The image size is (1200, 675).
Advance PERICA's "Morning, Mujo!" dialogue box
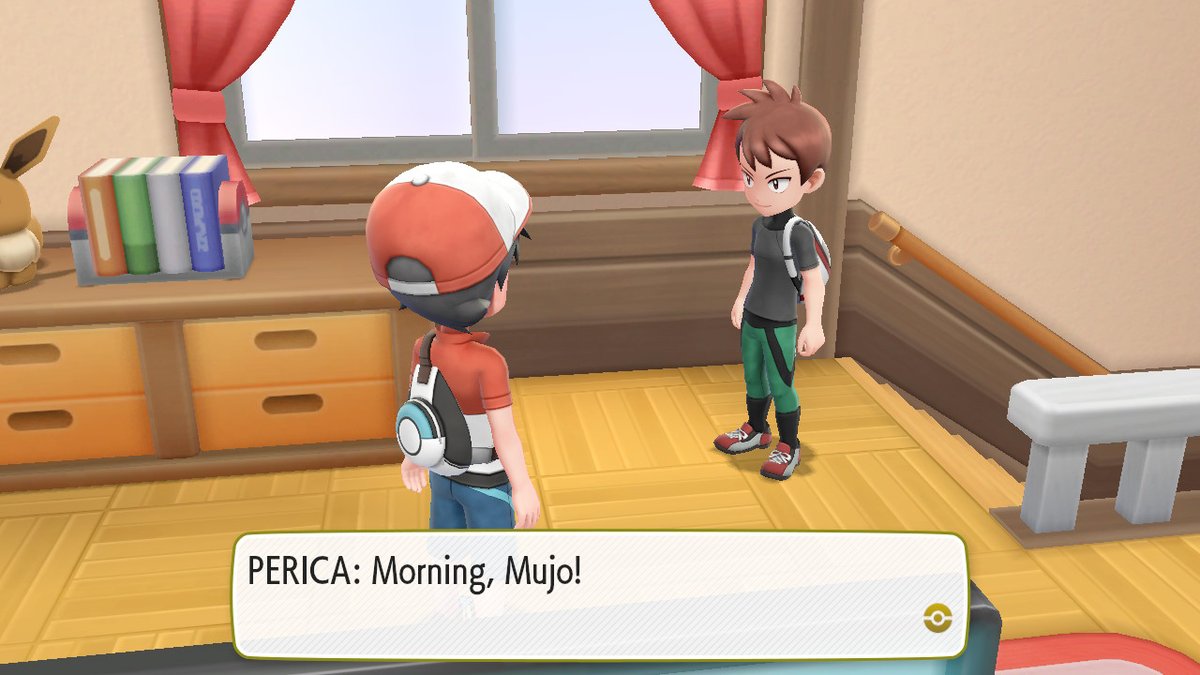[x=598, y=595]
